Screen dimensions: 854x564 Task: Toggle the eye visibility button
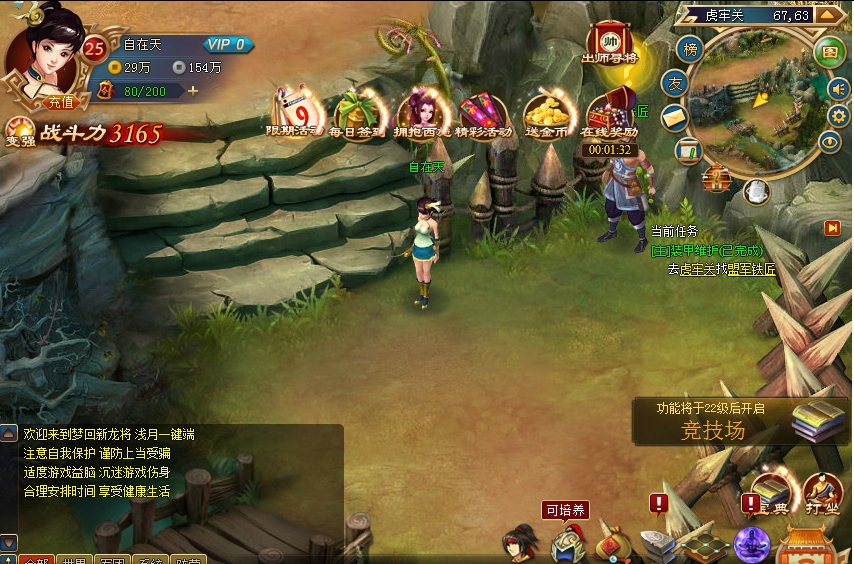coord(830,142)
